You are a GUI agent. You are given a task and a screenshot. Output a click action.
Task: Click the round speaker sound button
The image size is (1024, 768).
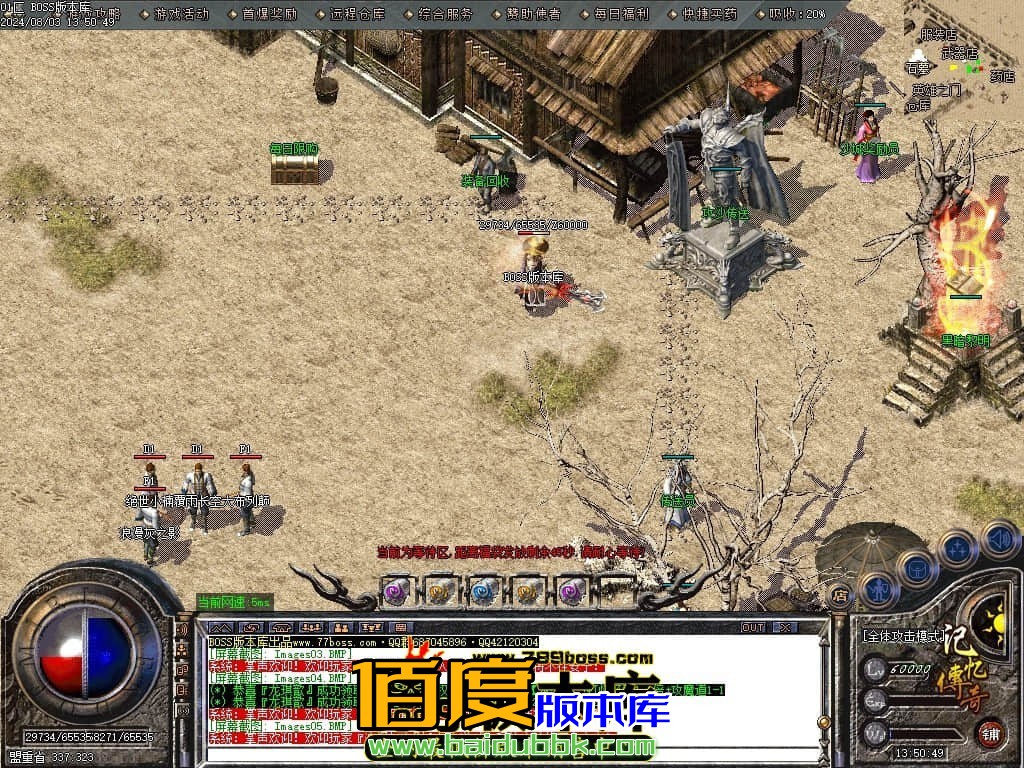coord(999,539)
